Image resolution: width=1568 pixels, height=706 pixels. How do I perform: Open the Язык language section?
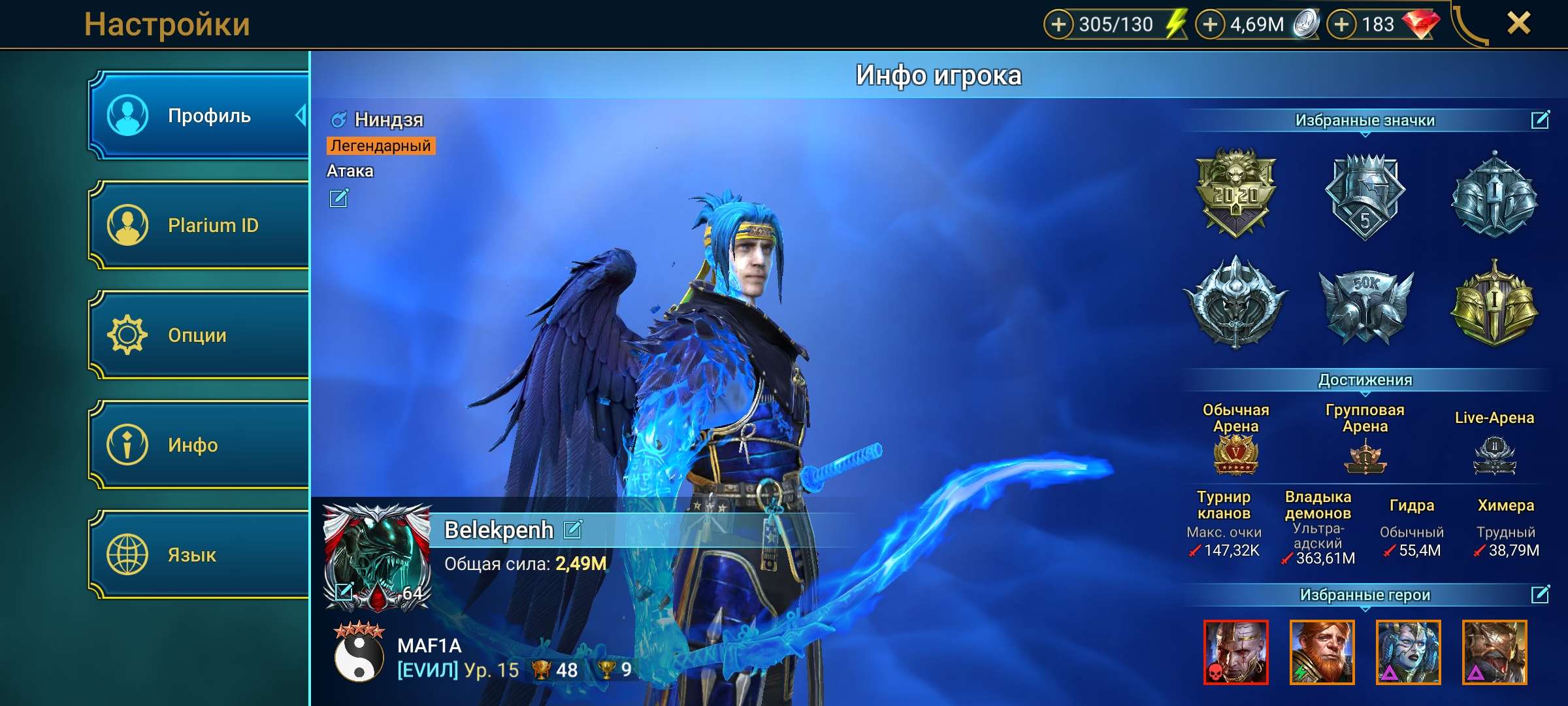point(199,555)
